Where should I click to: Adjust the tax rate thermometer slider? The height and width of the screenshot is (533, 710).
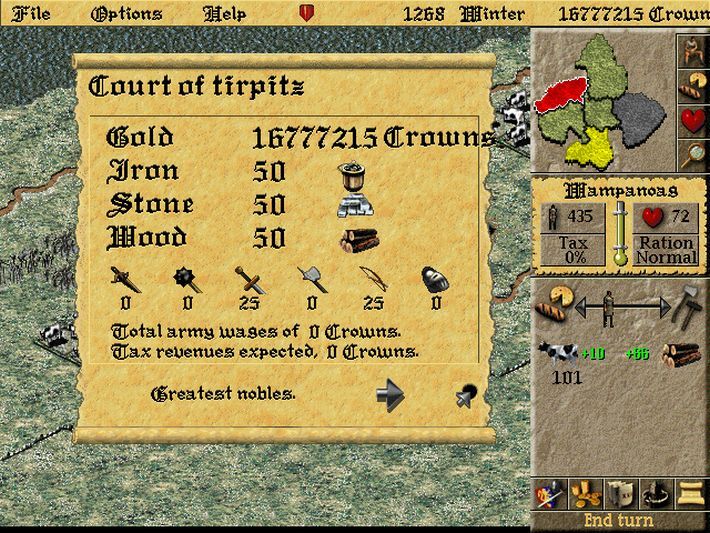620,233
